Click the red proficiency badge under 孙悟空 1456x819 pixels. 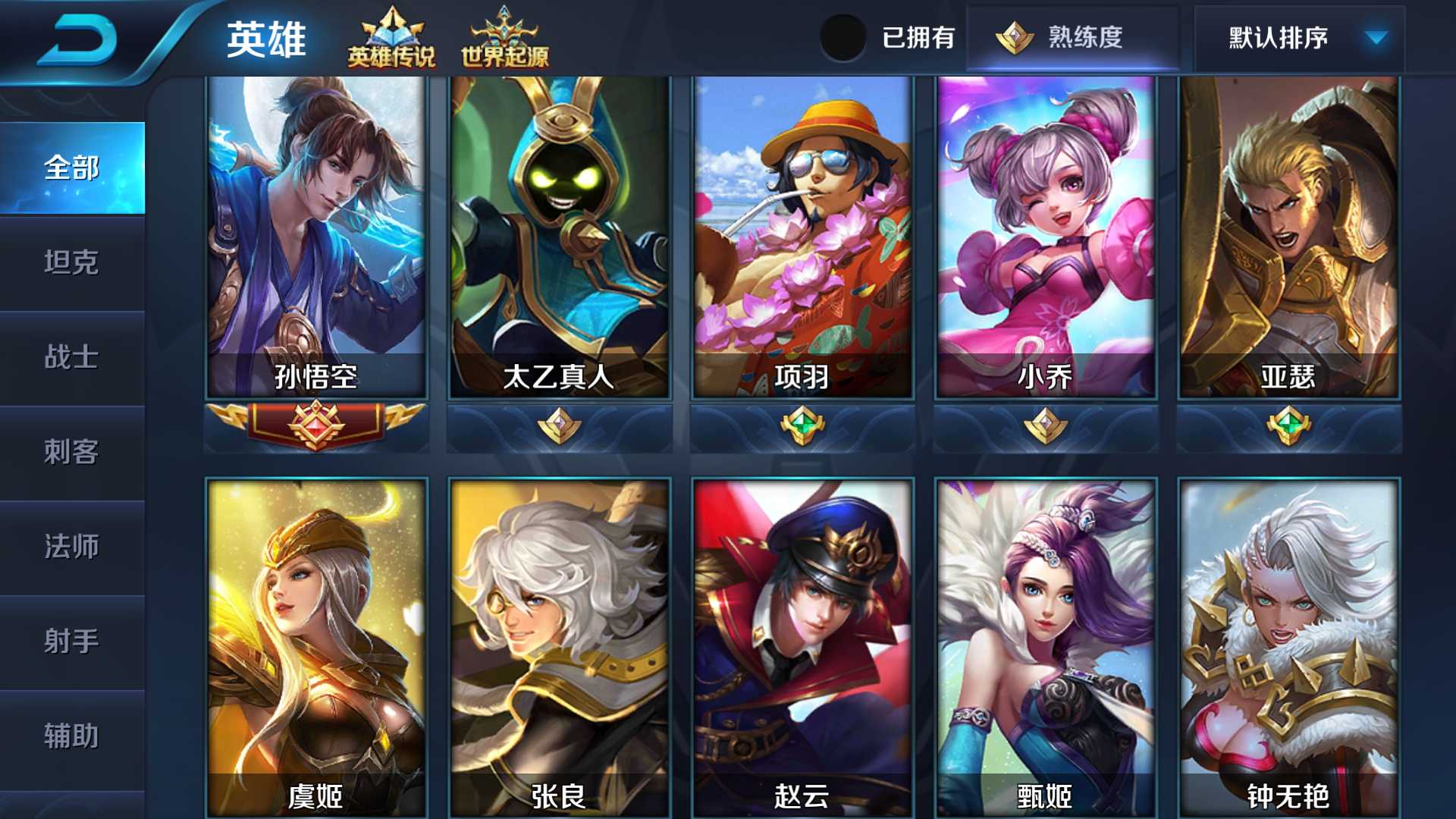click(315, 426)
